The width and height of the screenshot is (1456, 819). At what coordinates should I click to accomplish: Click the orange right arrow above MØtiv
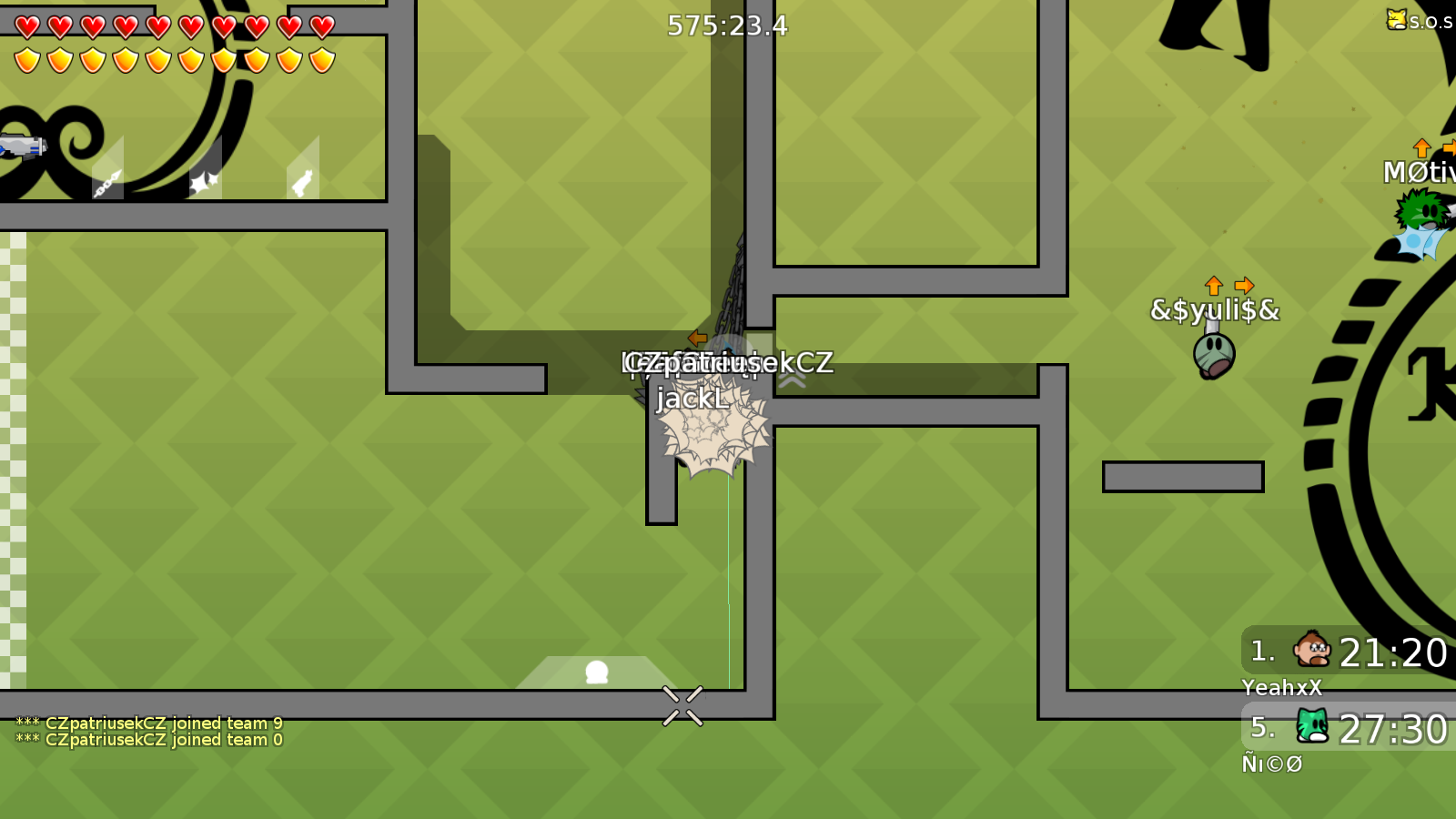[x=1449, y=147]
